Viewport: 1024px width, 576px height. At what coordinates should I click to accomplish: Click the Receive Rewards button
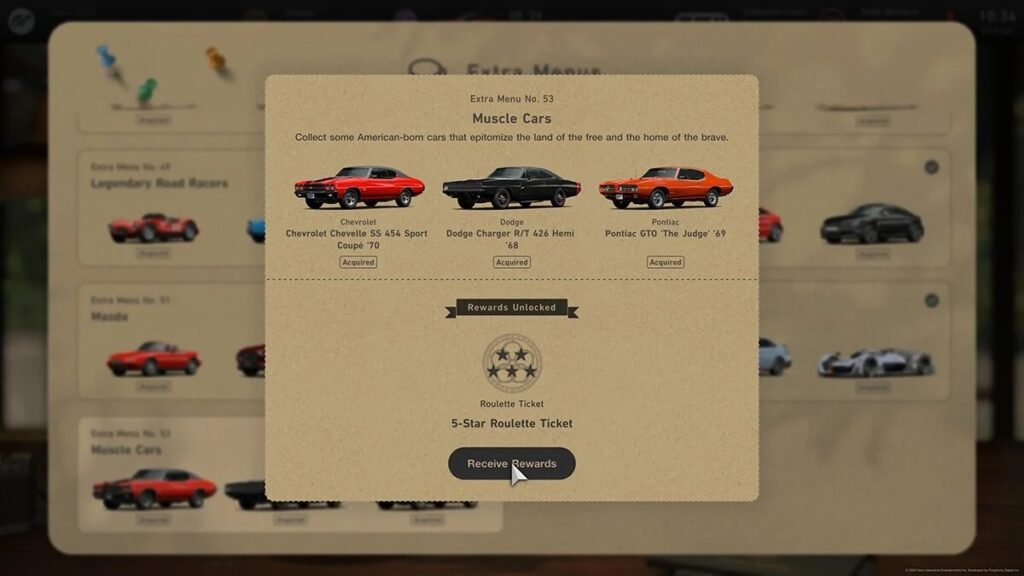pos(511,464)
